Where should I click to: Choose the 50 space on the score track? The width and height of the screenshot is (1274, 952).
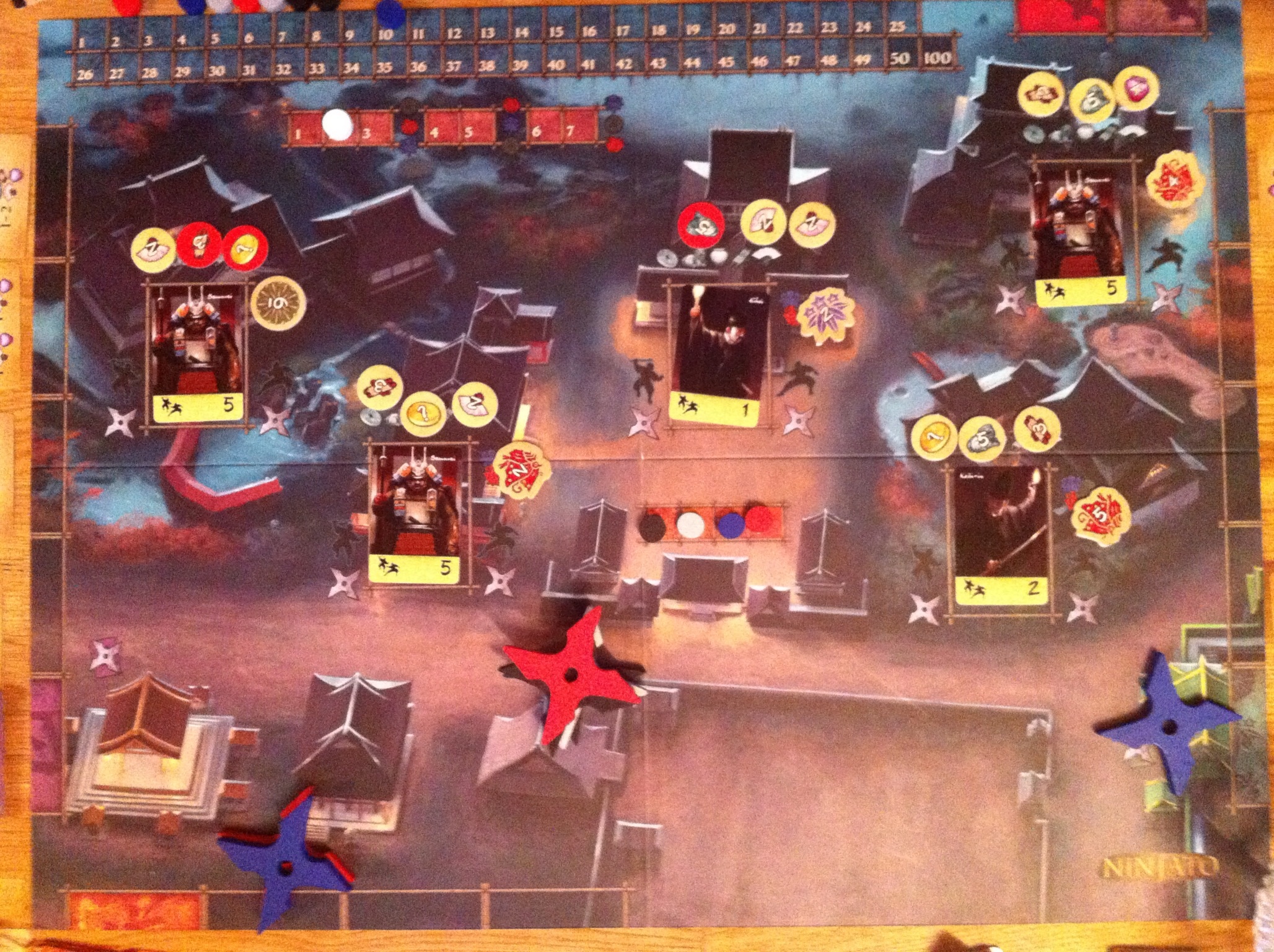coord(900,58)
